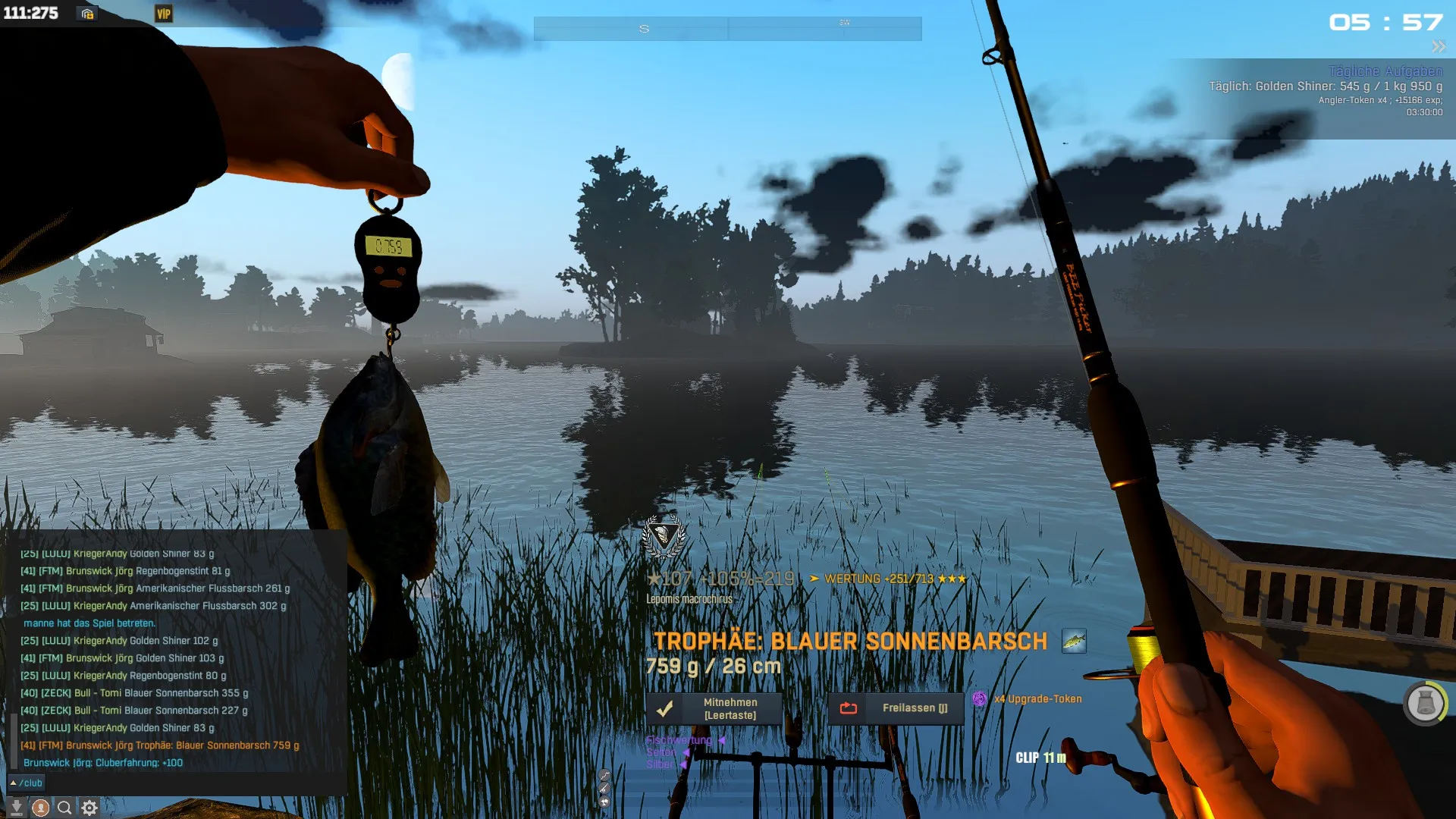Open the VIP status icon

pyautogui.click(x=164, y=14)
